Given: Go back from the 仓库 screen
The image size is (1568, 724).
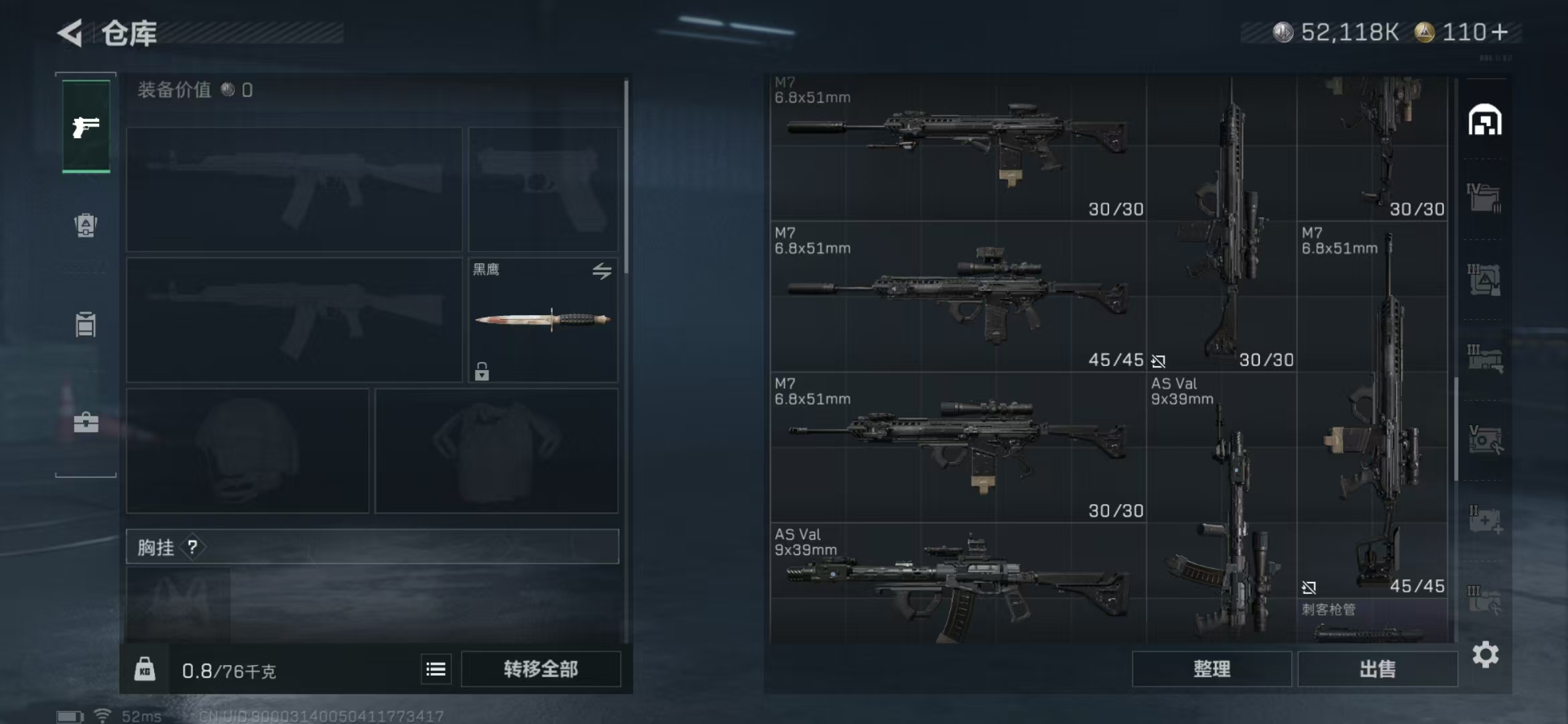Looking at the screenshot, I should coord(70,33).
